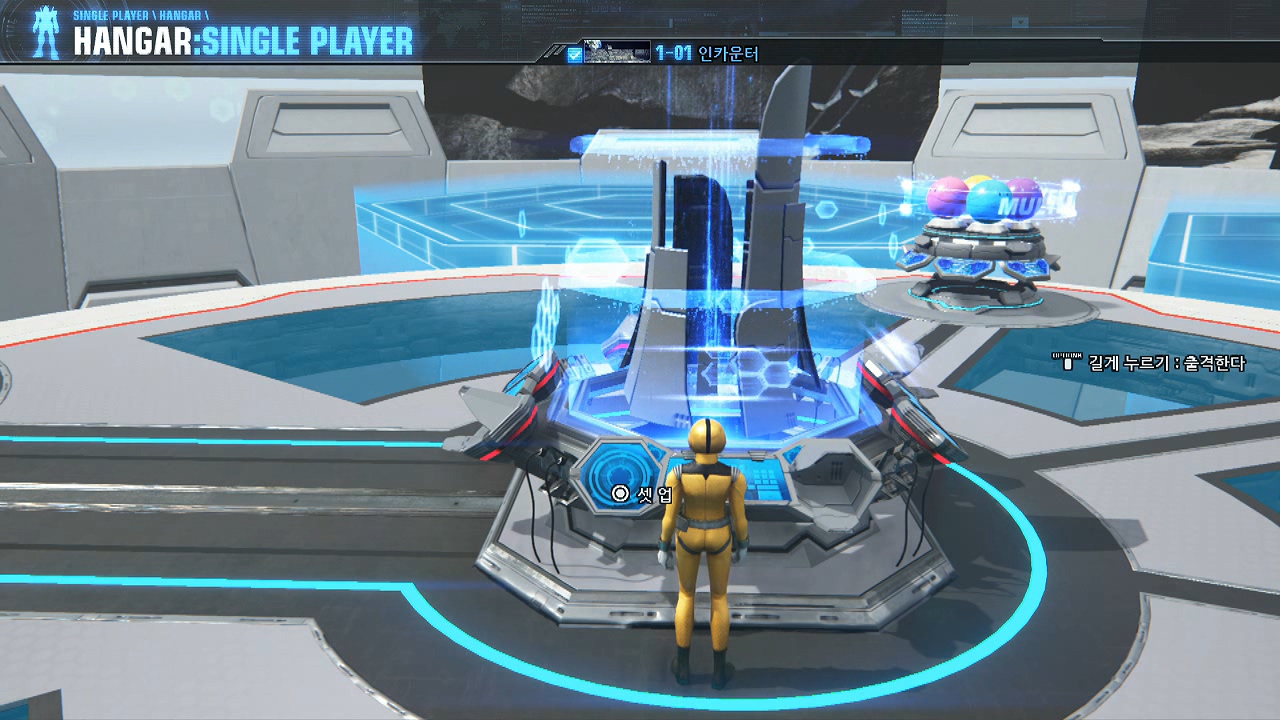Click the mission preview thumbnail

click(x=616, y=53)
